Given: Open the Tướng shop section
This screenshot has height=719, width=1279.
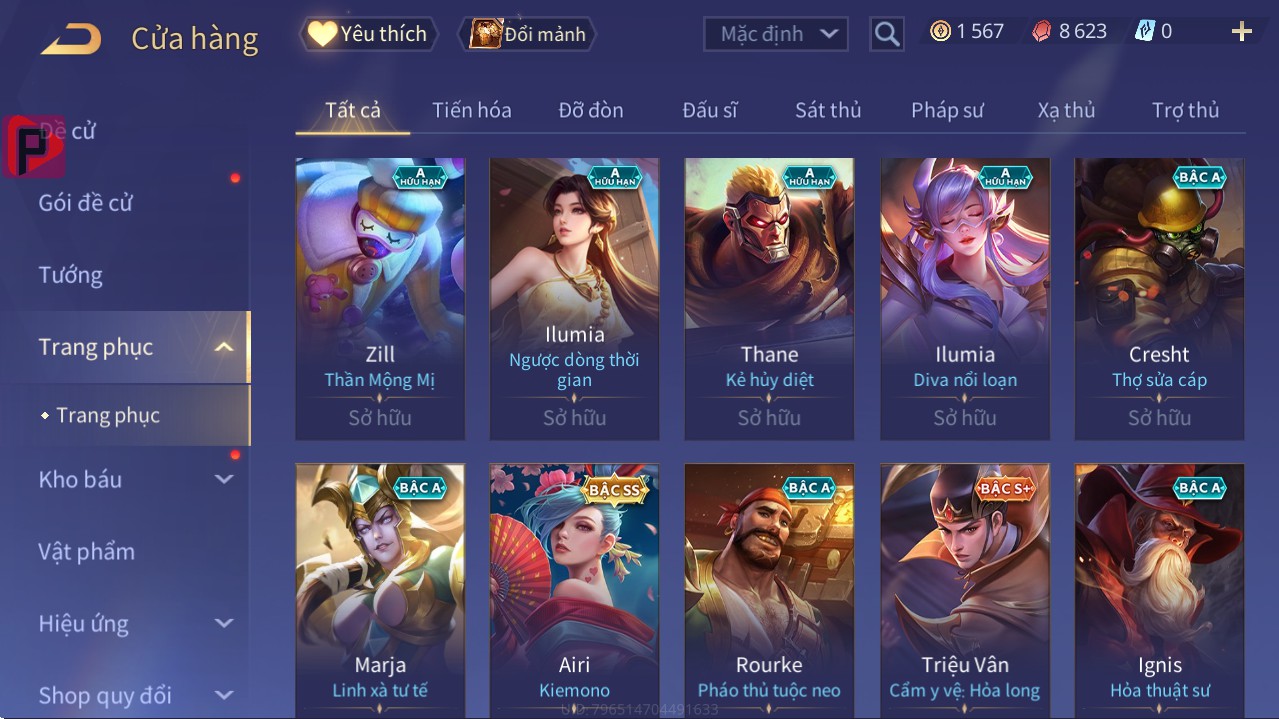Looking at the screenshot, I should click(71, 275).
